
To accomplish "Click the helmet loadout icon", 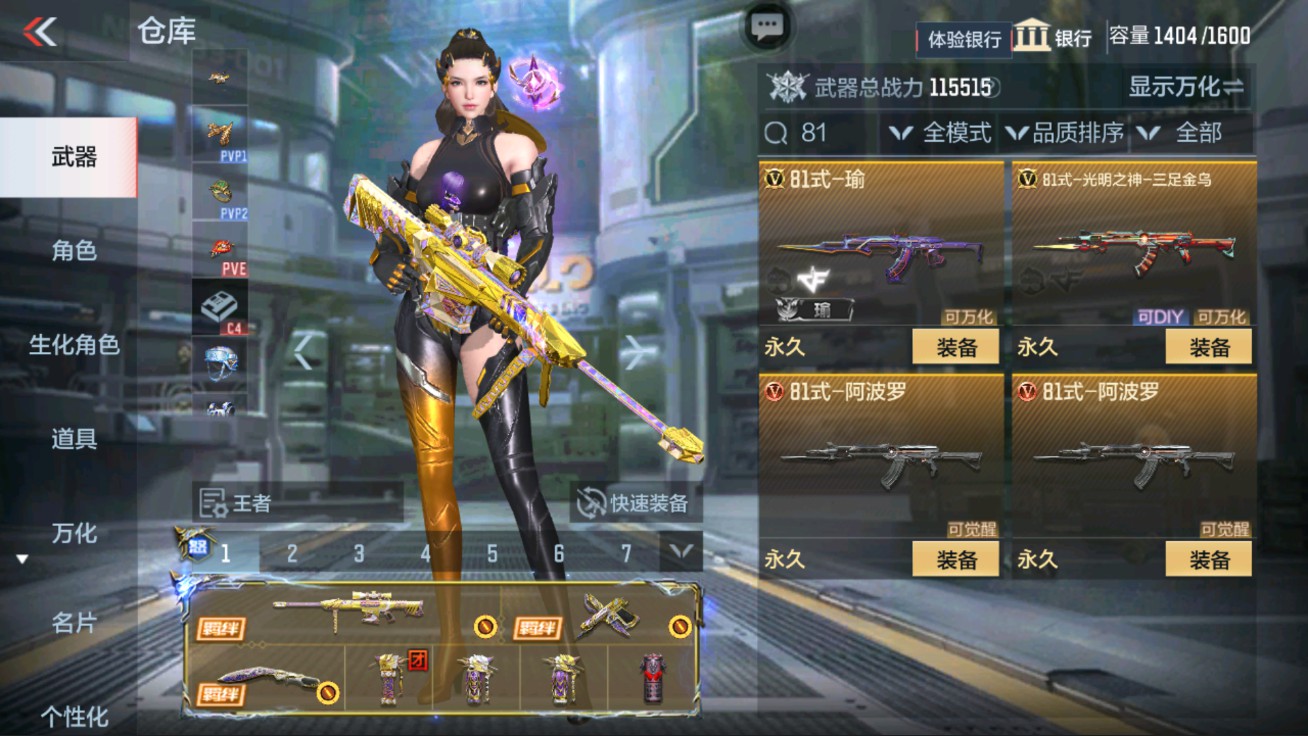I will (220, 360).
